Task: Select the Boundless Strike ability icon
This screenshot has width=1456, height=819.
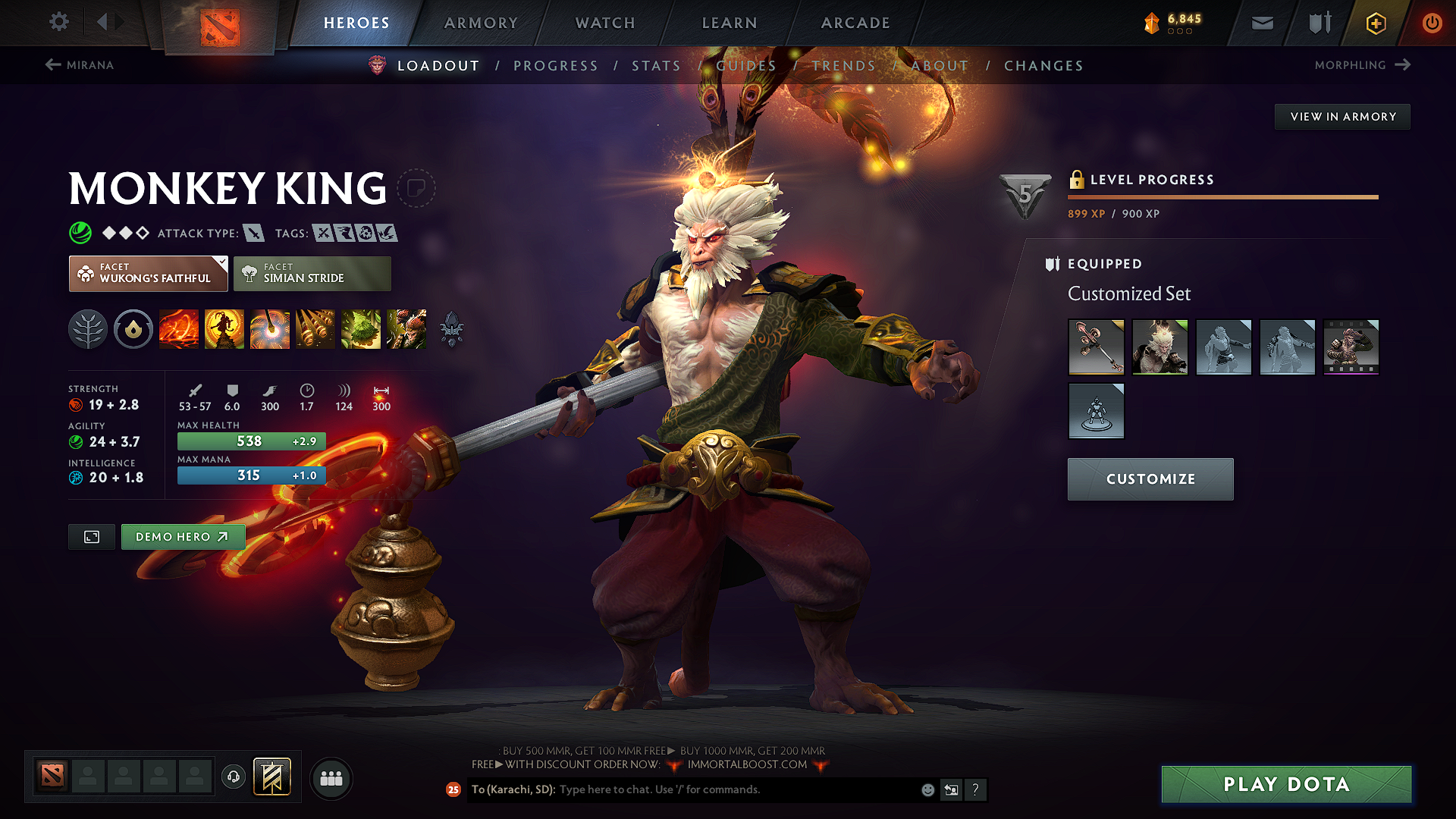Action: (179, 329)
